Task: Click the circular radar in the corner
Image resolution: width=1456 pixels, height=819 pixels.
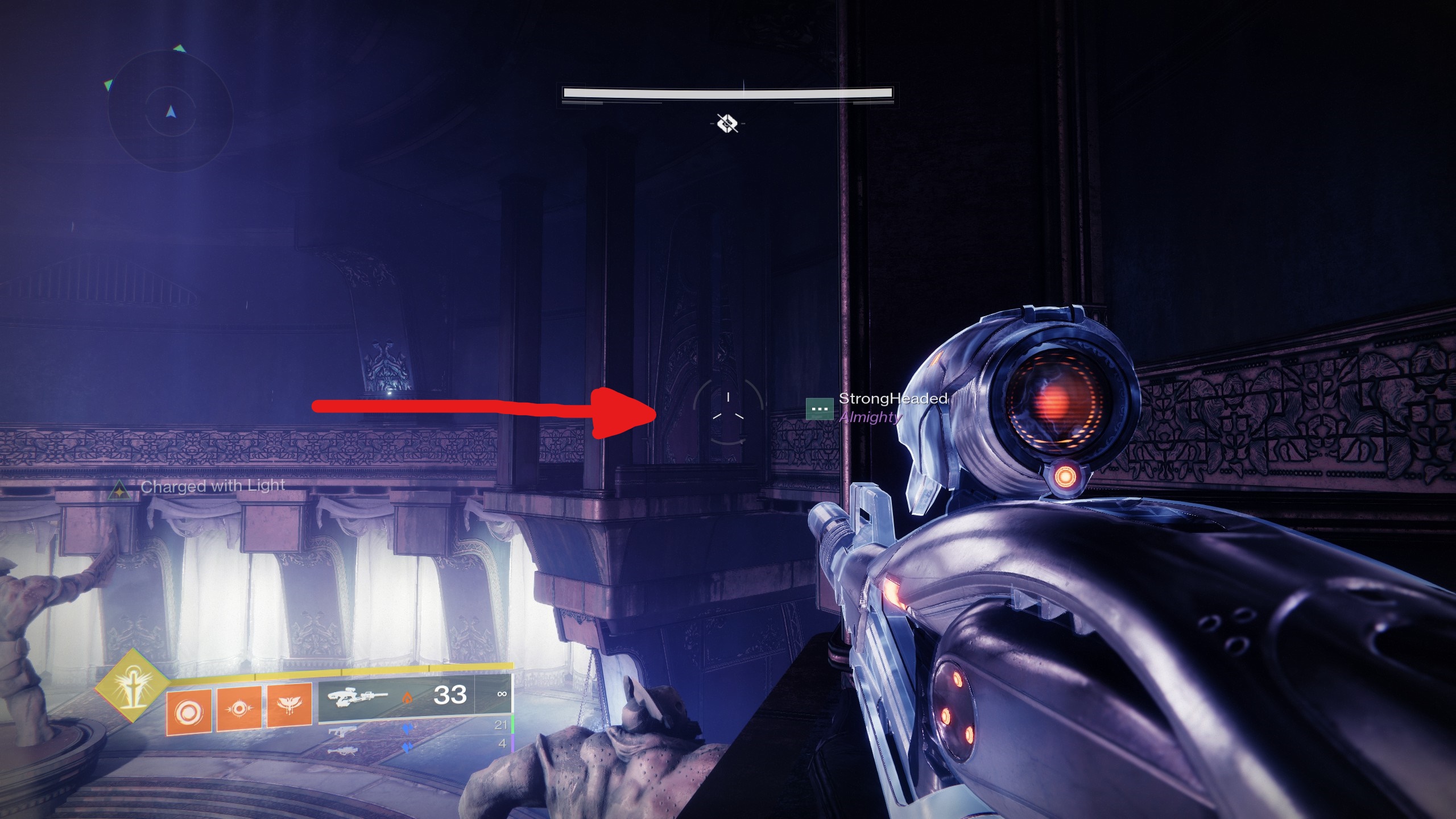Action: (x=170, y=111)
